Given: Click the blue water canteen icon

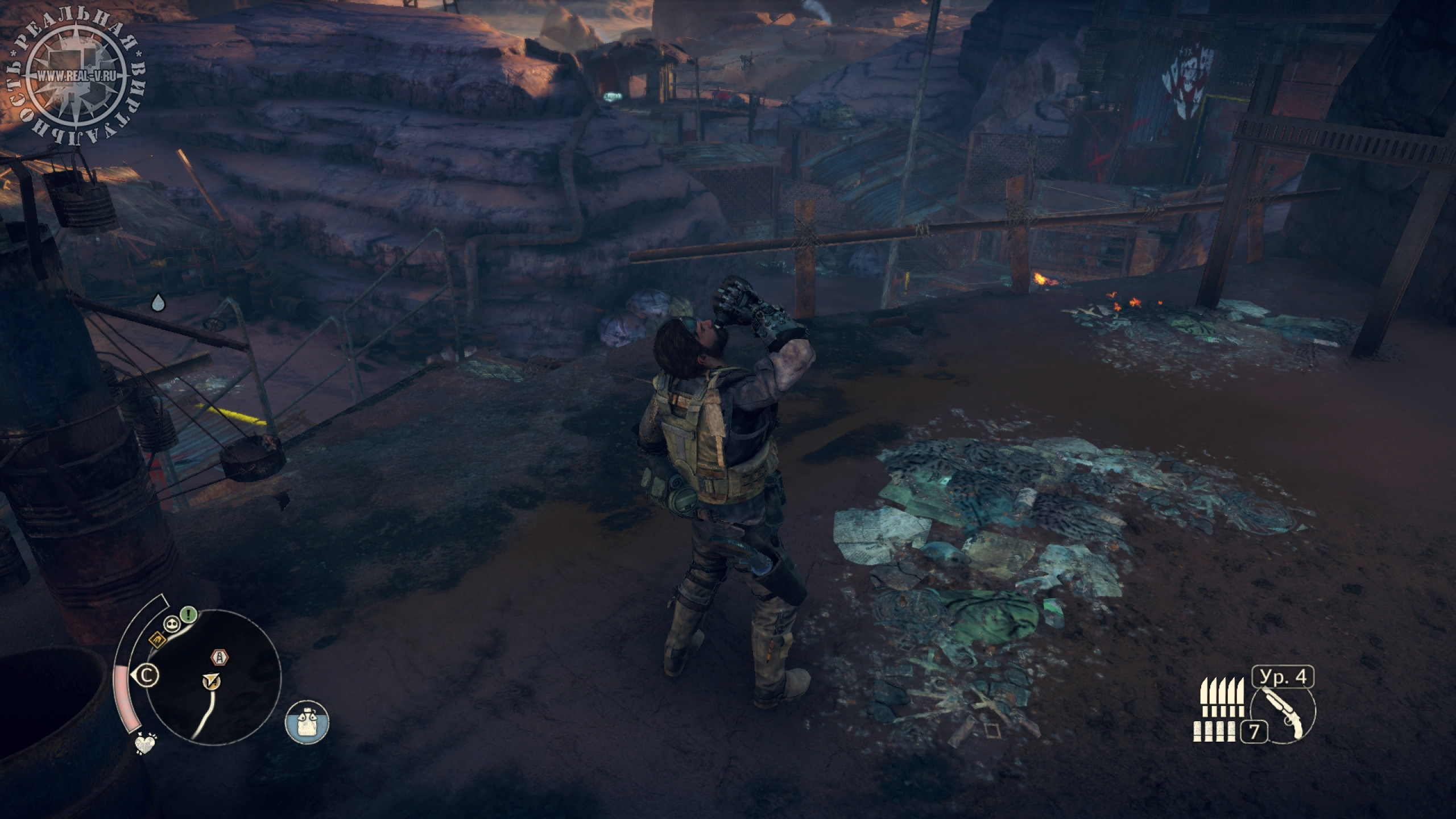Looking at the screenshot, I should pos(307,722).
